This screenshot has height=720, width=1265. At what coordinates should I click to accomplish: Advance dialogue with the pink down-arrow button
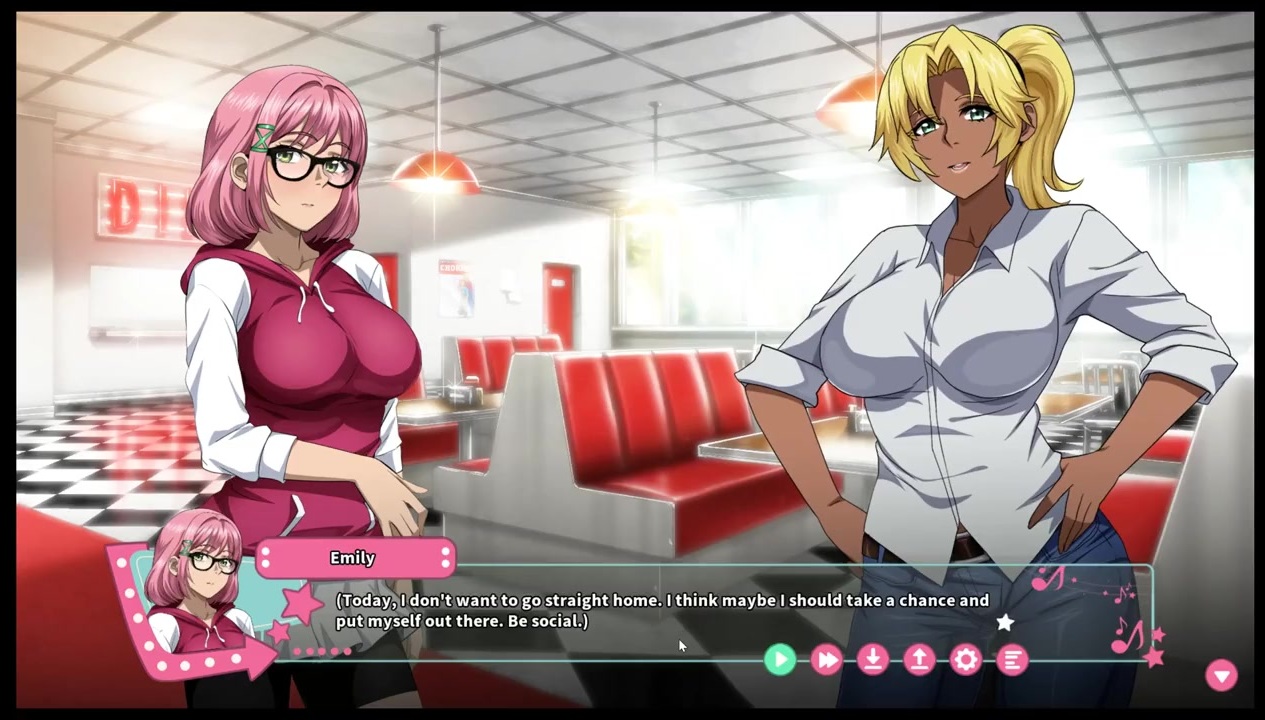tap(1221, 676)
